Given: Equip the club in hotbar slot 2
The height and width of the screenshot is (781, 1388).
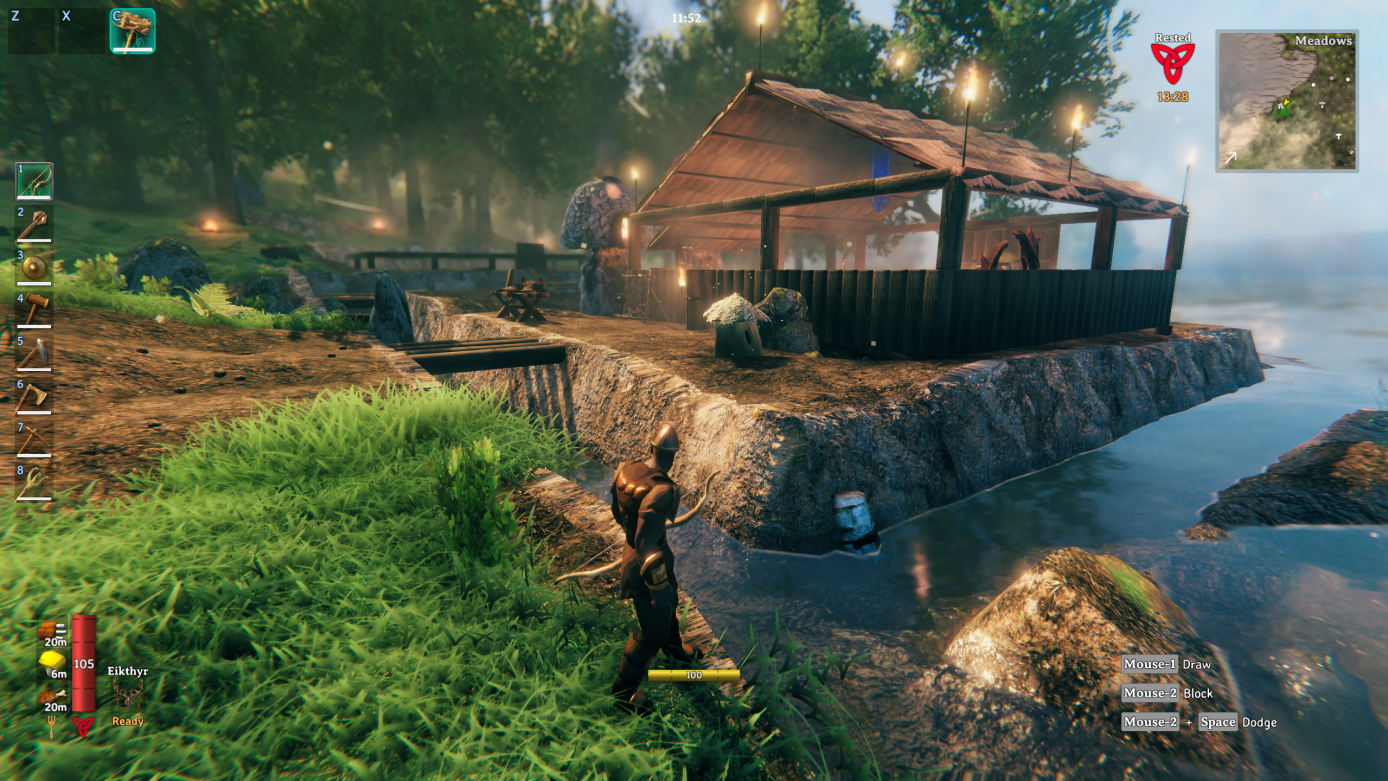Looking at the screenshot, I should pyautogui.click(x=34, y=225).
